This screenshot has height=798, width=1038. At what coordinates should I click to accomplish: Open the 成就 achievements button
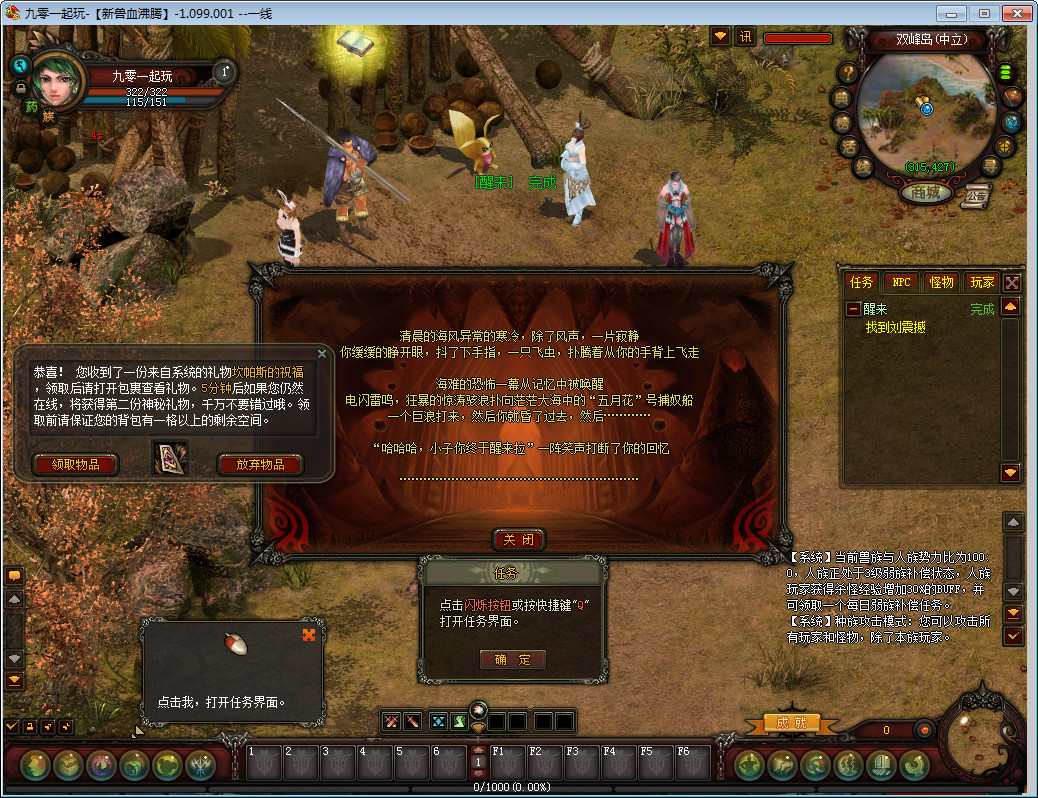point(791,723)
